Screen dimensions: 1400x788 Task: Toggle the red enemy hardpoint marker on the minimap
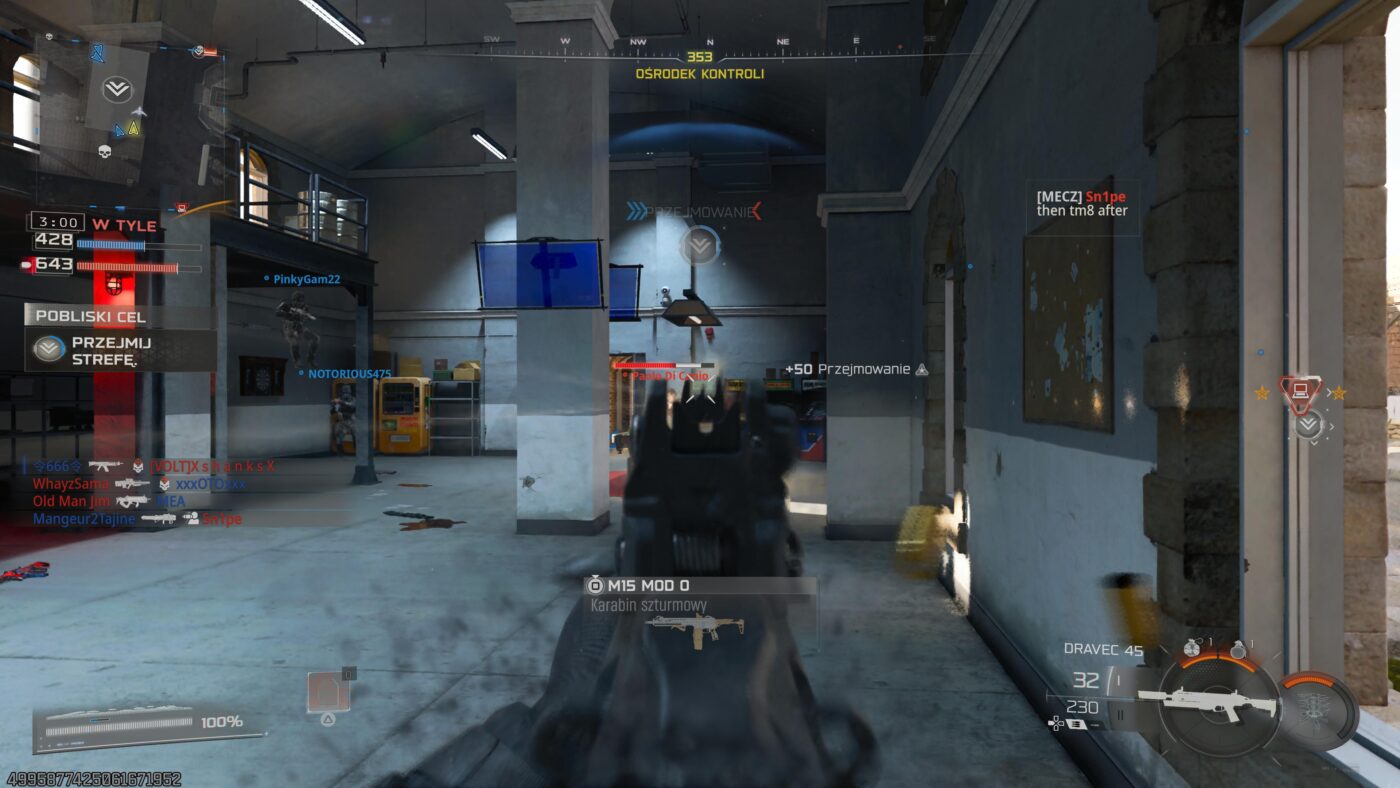181,206
